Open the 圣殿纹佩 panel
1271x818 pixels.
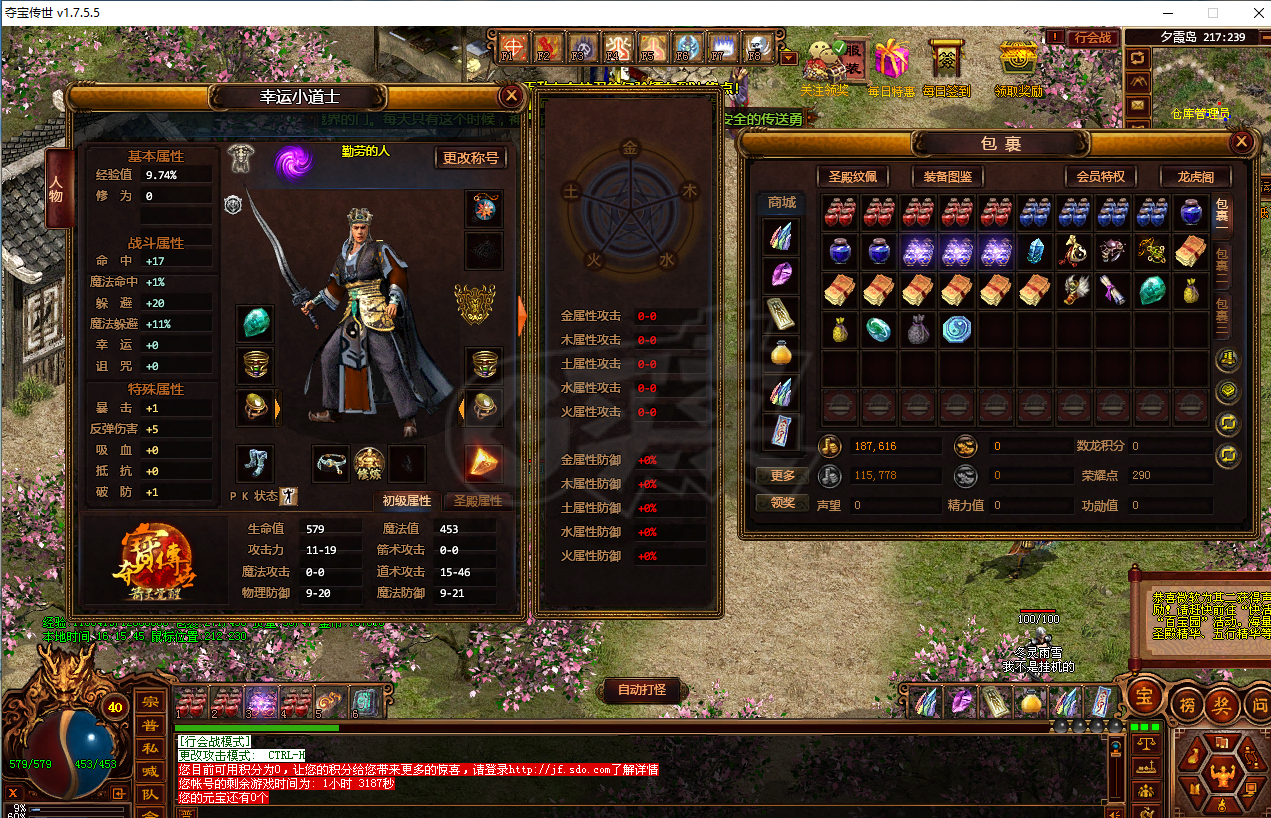[852, 177]
